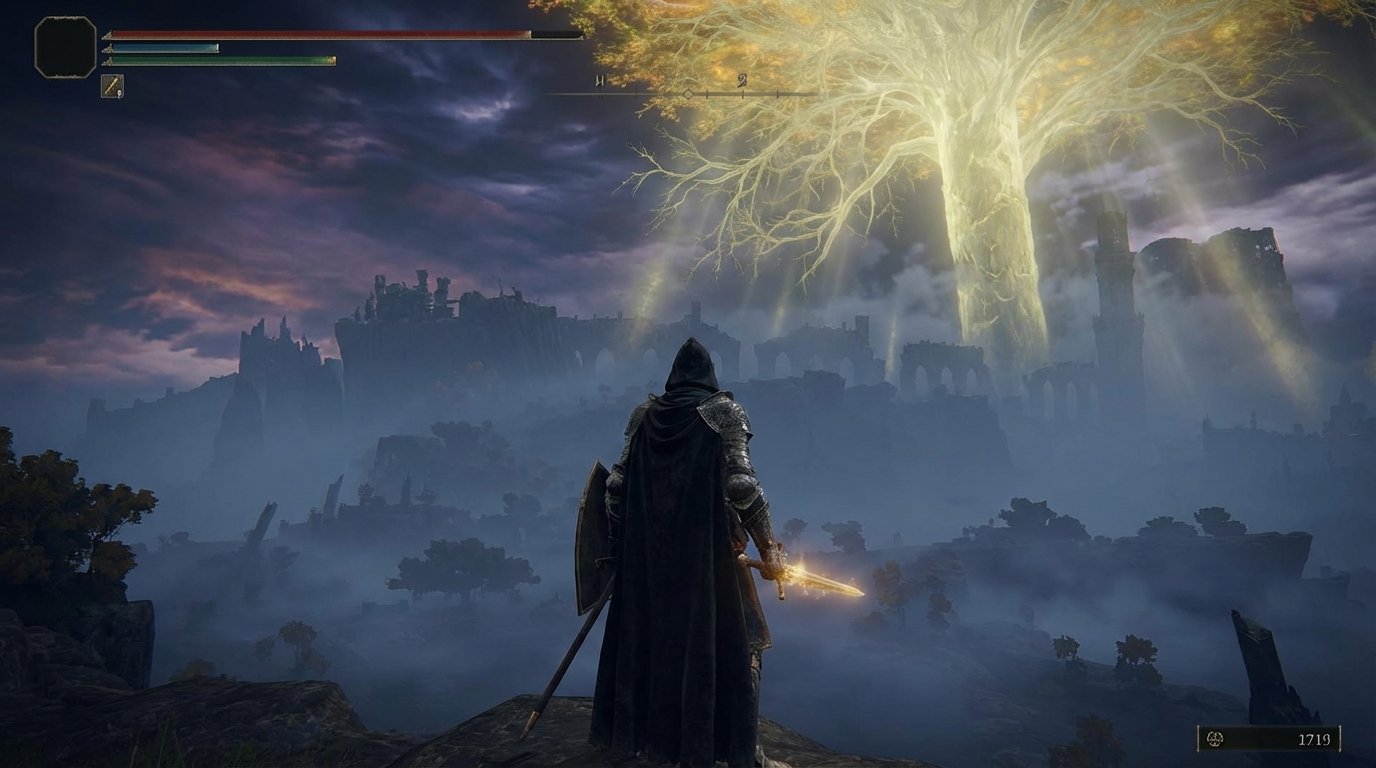
Task: Click the rune currency icon near the total
Action: (1213, 739)
